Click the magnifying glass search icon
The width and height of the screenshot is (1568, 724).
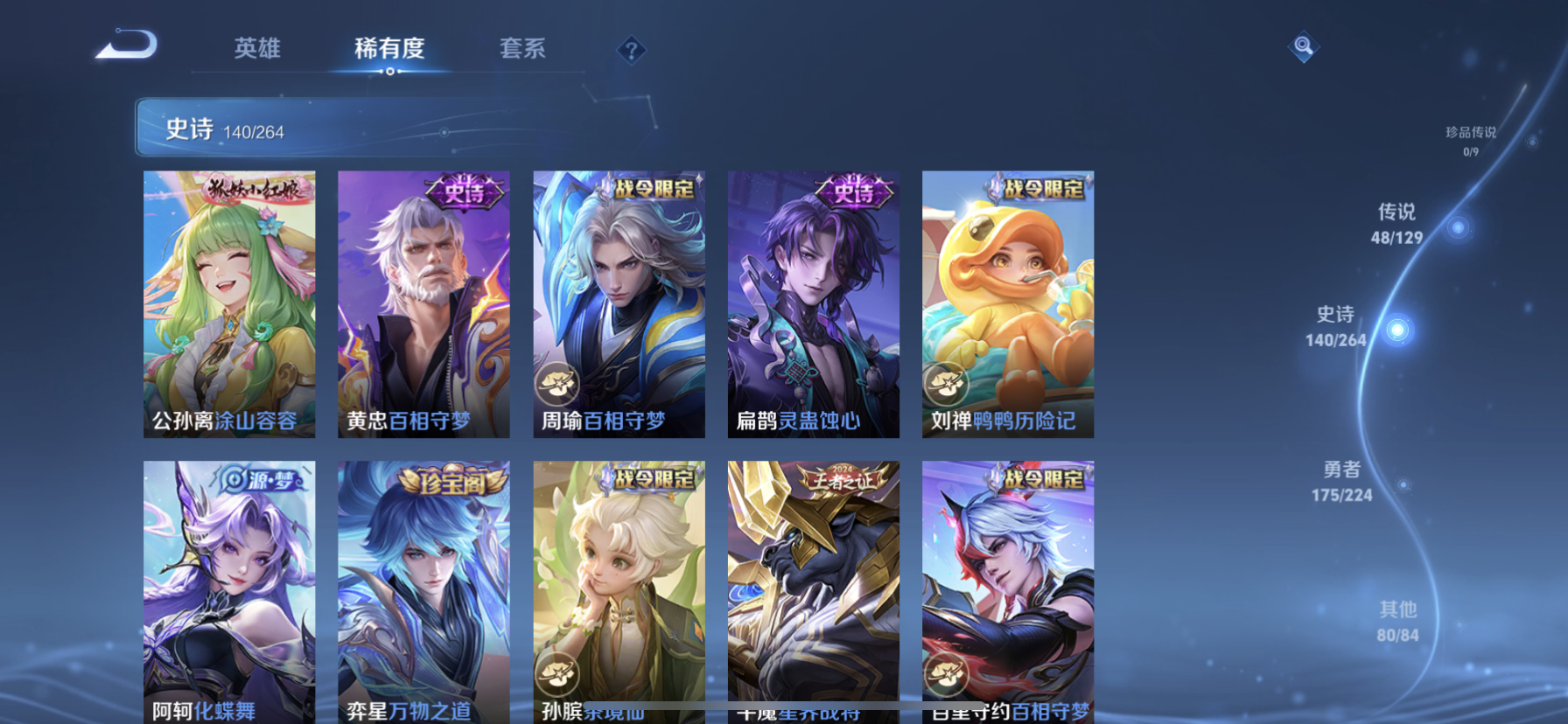click(x=1303, y=46)
